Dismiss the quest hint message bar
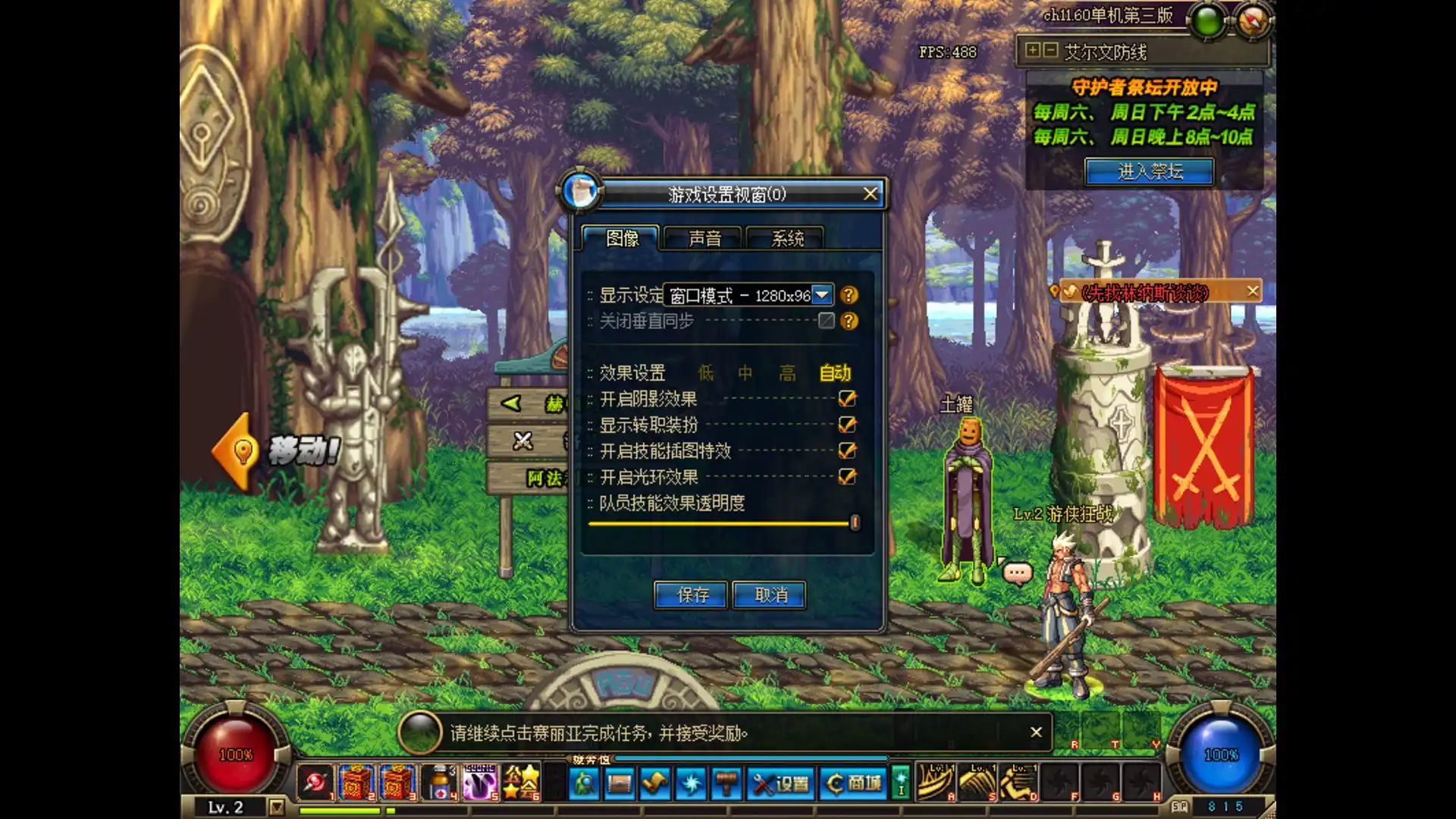The height and width of the screenshot is (819, 1456). [x=1036, y=732]
